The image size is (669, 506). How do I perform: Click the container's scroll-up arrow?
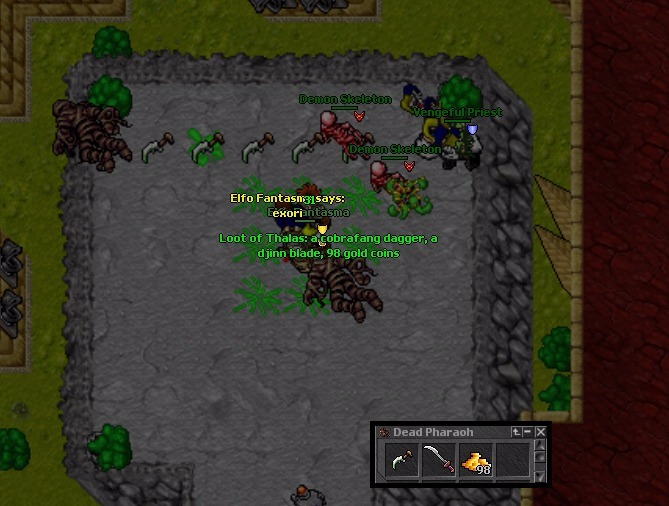(541, 445)
